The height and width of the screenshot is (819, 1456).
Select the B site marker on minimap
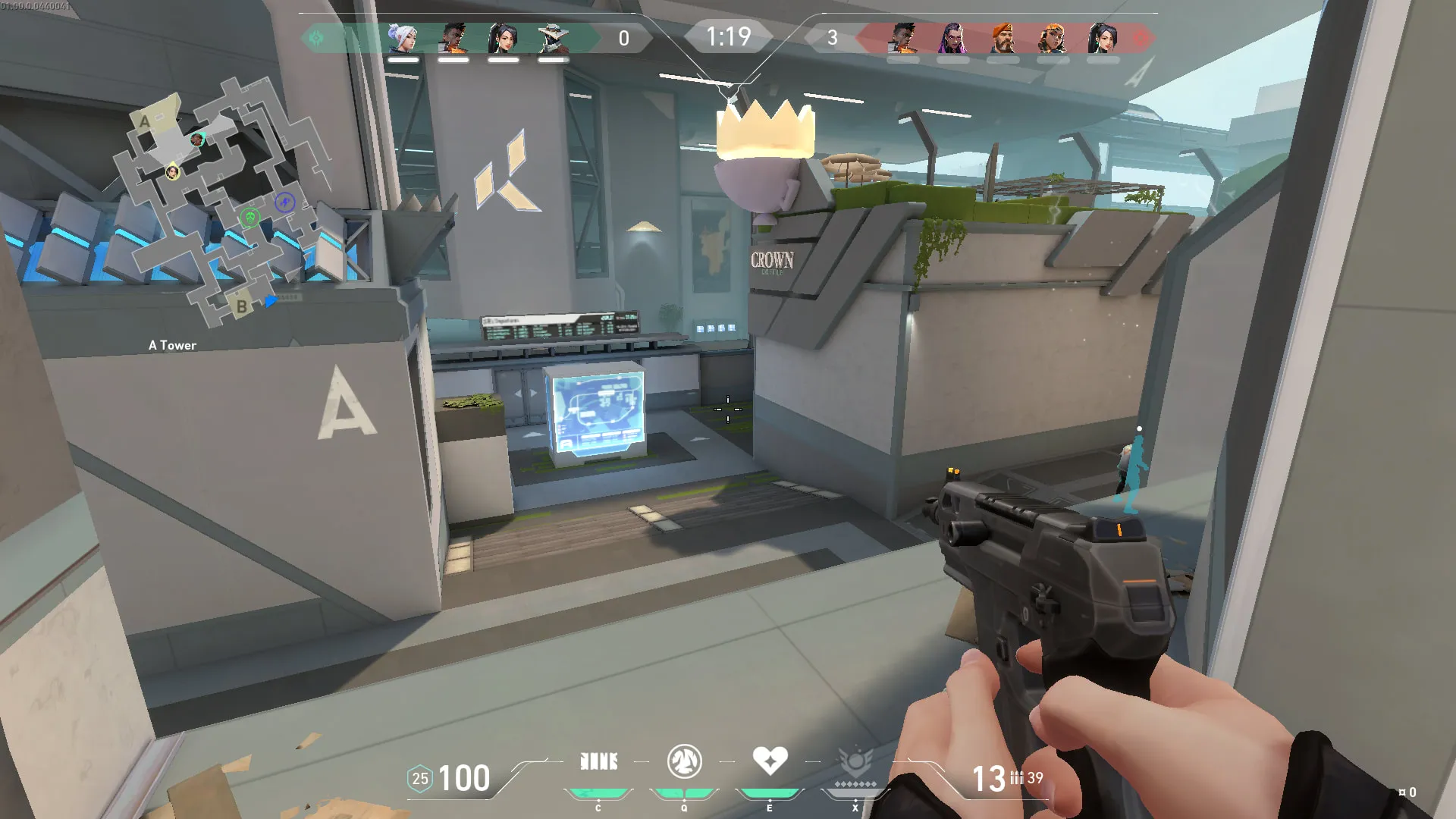pos(241,306)
